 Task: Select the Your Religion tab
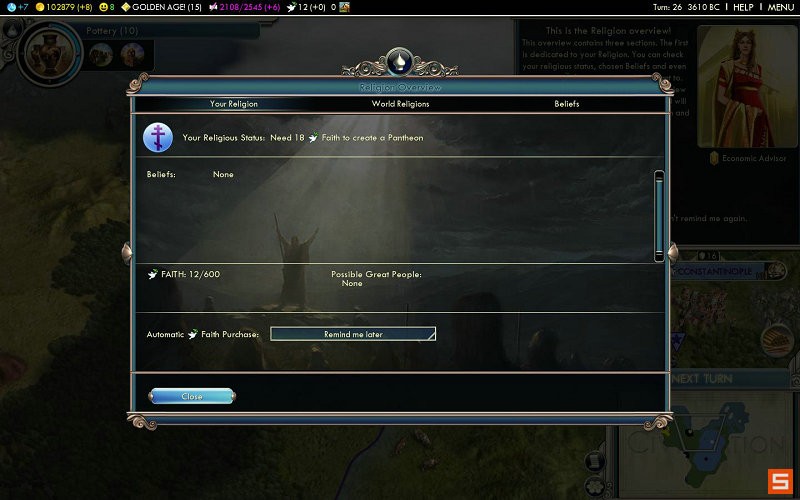(233, 104)
